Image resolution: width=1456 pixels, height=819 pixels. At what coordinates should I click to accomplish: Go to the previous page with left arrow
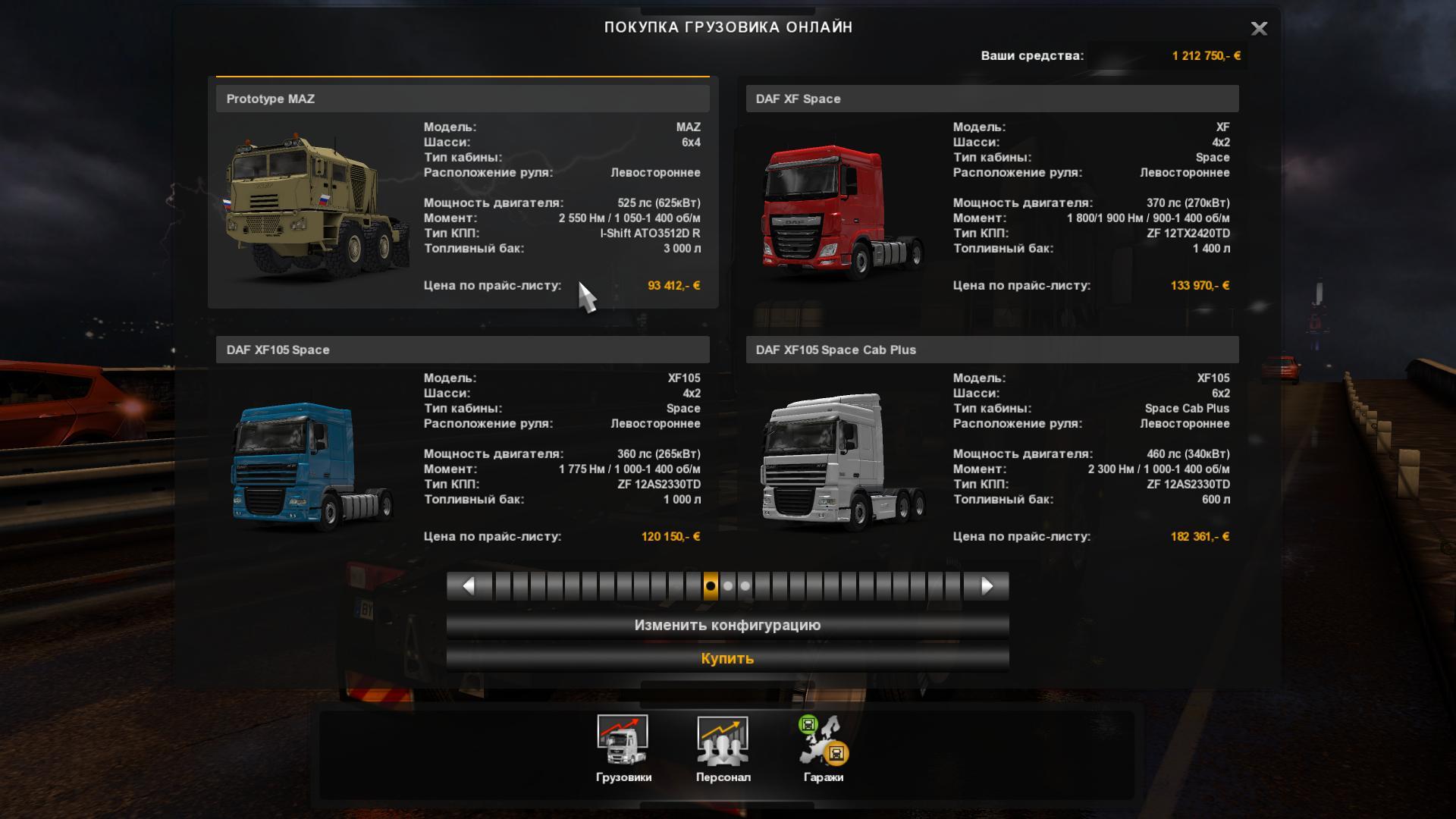coord(469,586)
